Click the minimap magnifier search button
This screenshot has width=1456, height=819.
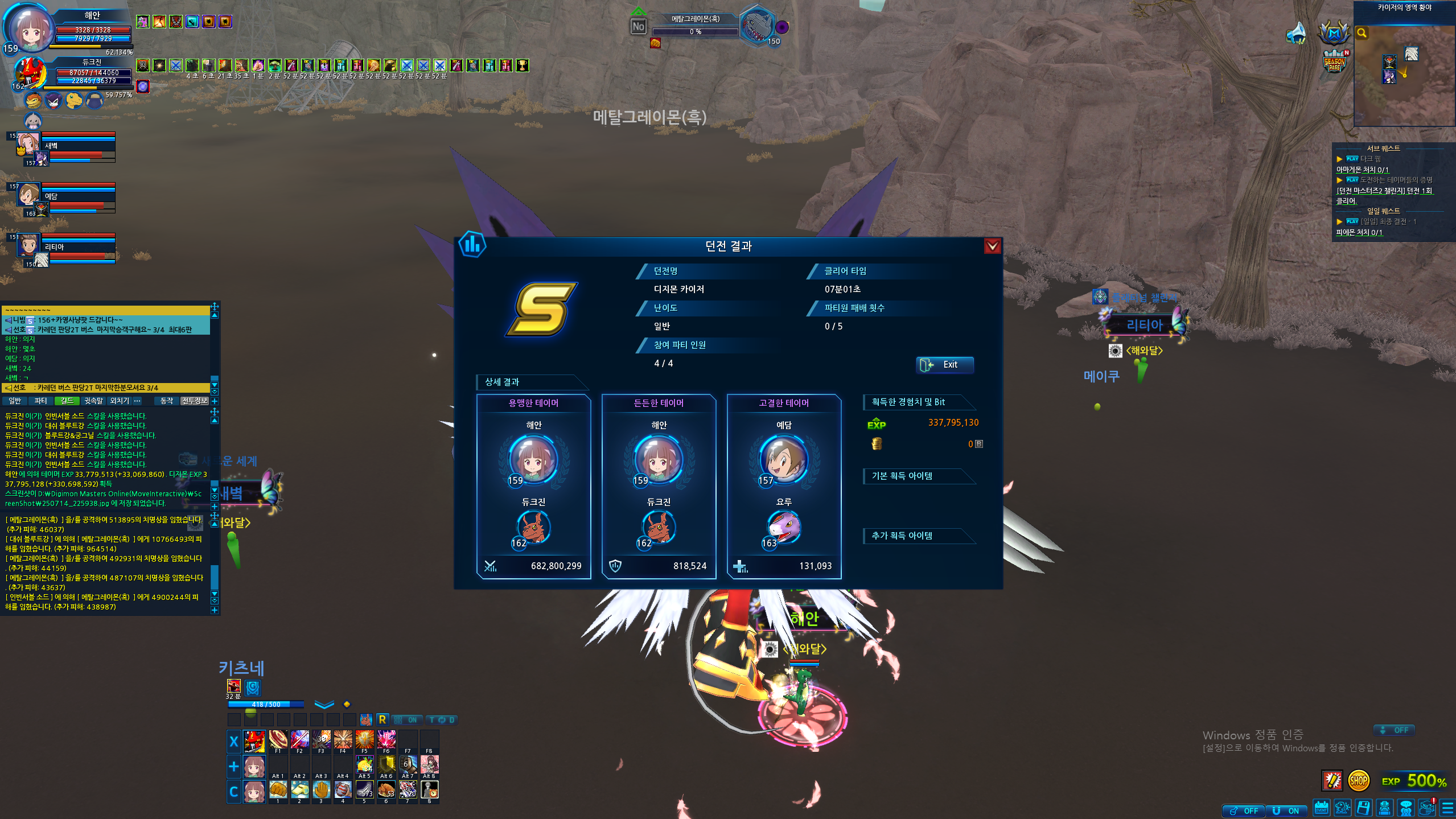1362,33
